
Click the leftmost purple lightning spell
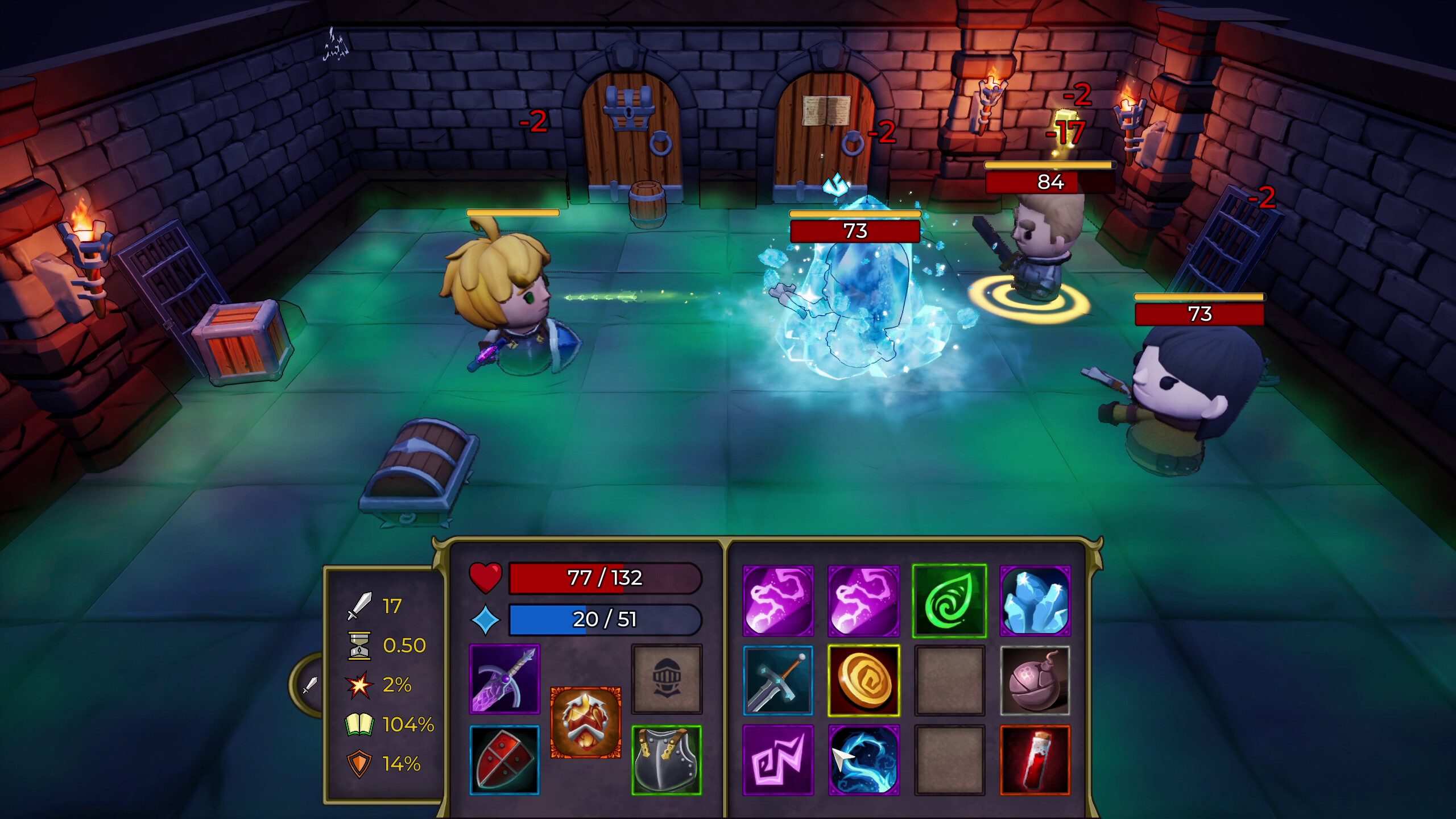pos(778,598)
